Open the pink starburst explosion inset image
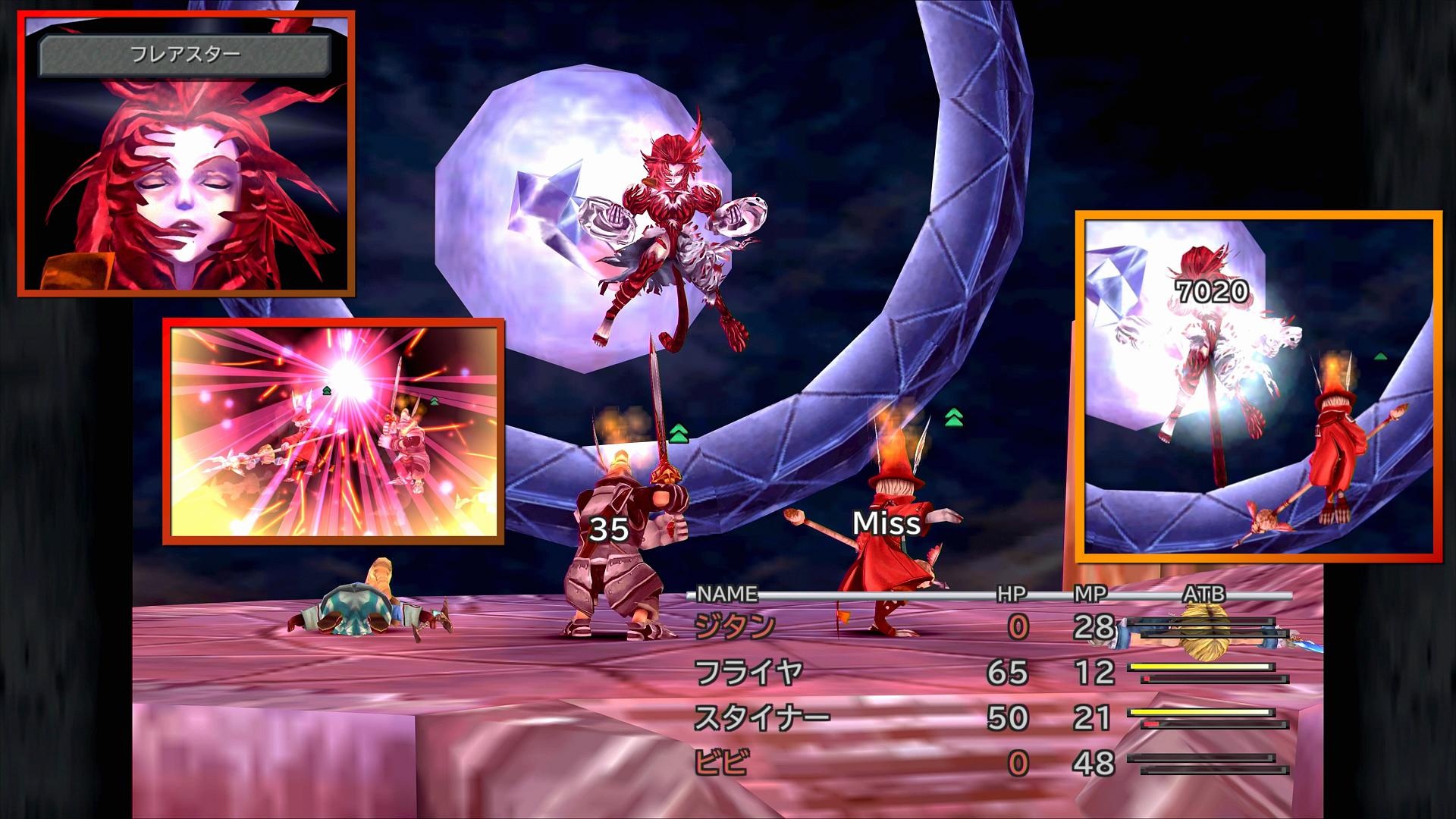Image resolution: width=1456 pixels, height=819 pixels. 333,431
